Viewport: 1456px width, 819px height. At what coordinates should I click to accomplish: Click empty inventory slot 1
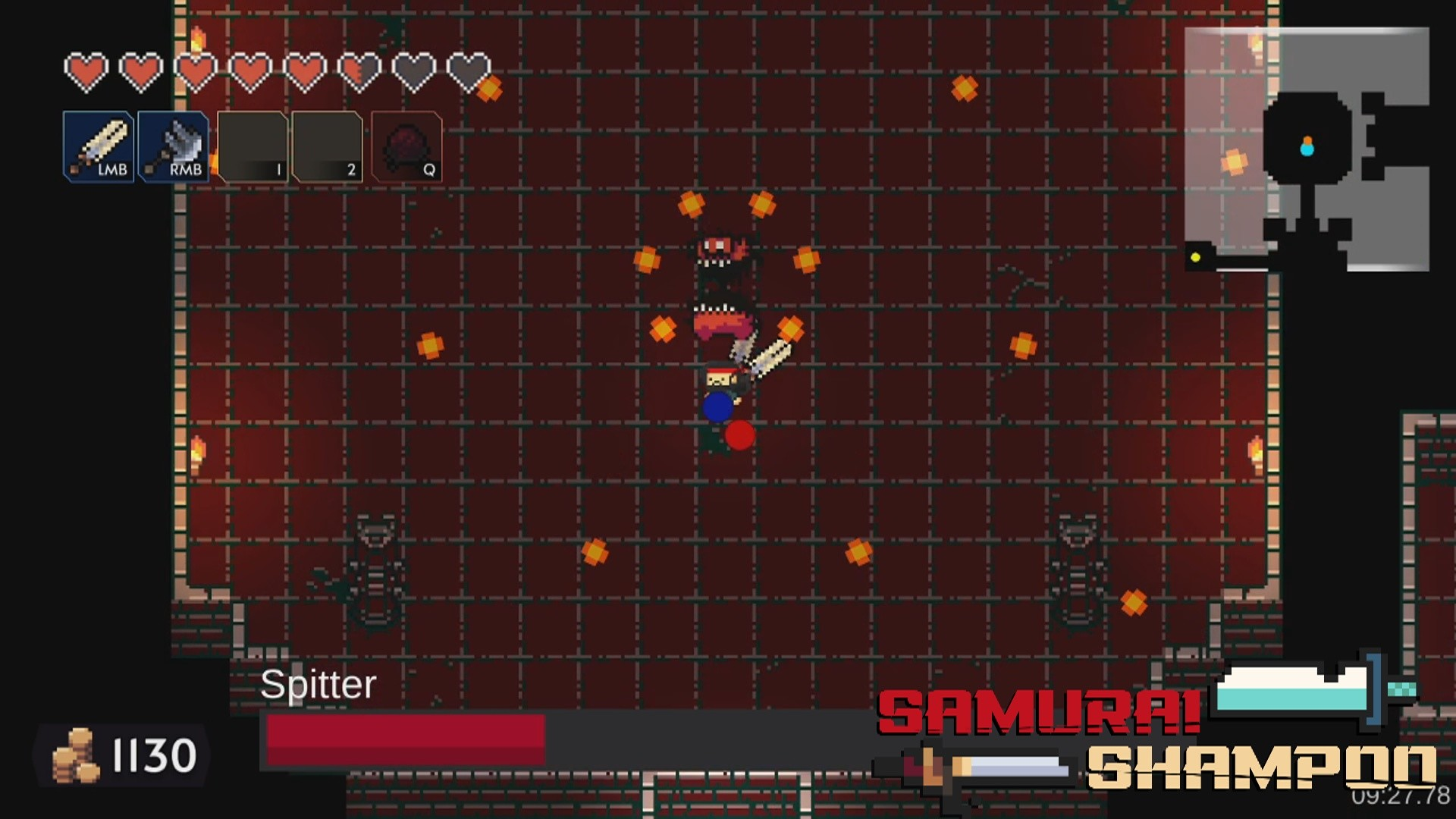point(253,146)
